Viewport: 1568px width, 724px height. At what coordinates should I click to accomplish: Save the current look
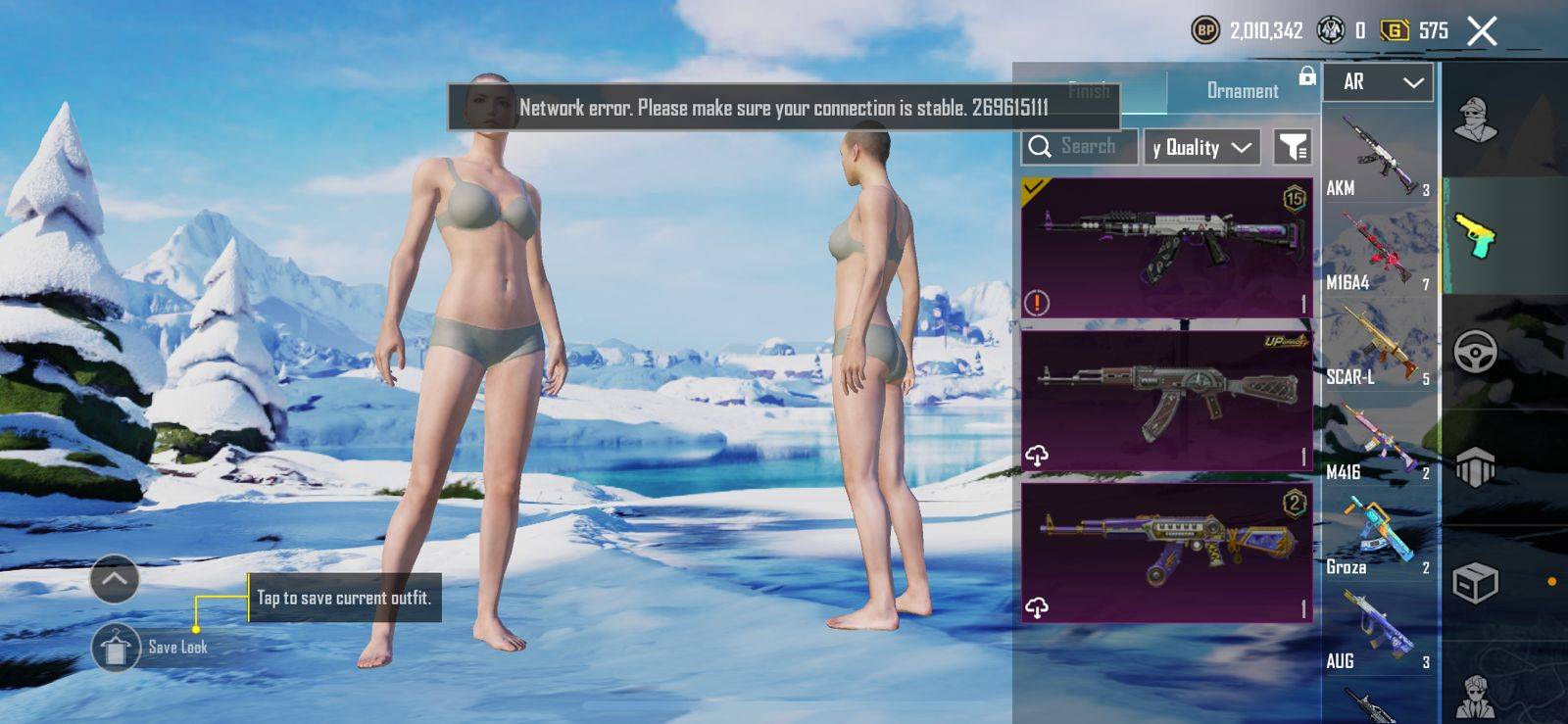(116, 648)
